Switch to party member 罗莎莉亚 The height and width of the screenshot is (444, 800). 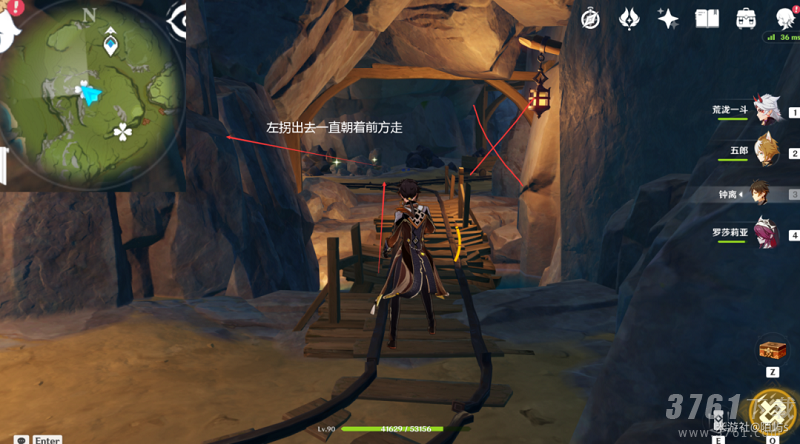[x=766, y=235]
